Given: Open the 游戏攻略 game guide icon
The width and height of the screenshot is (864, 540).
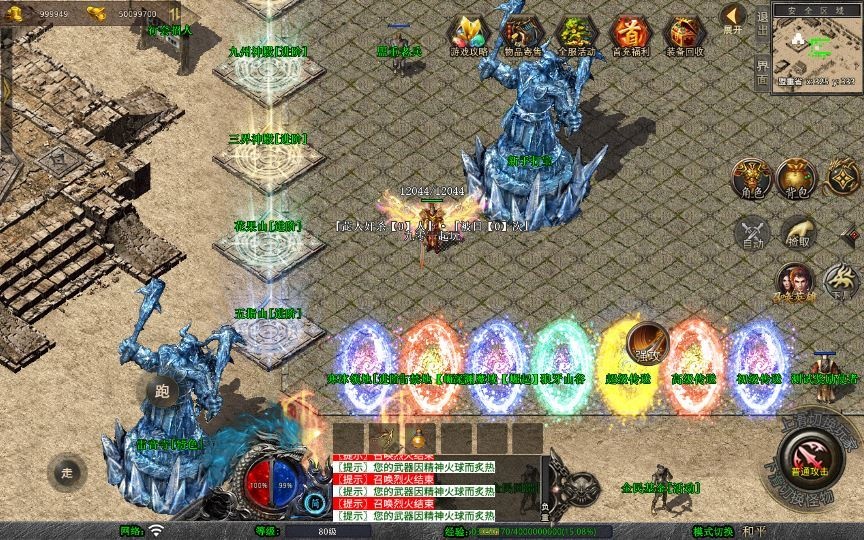Looking at the screenshot, I should coord(468,35).
